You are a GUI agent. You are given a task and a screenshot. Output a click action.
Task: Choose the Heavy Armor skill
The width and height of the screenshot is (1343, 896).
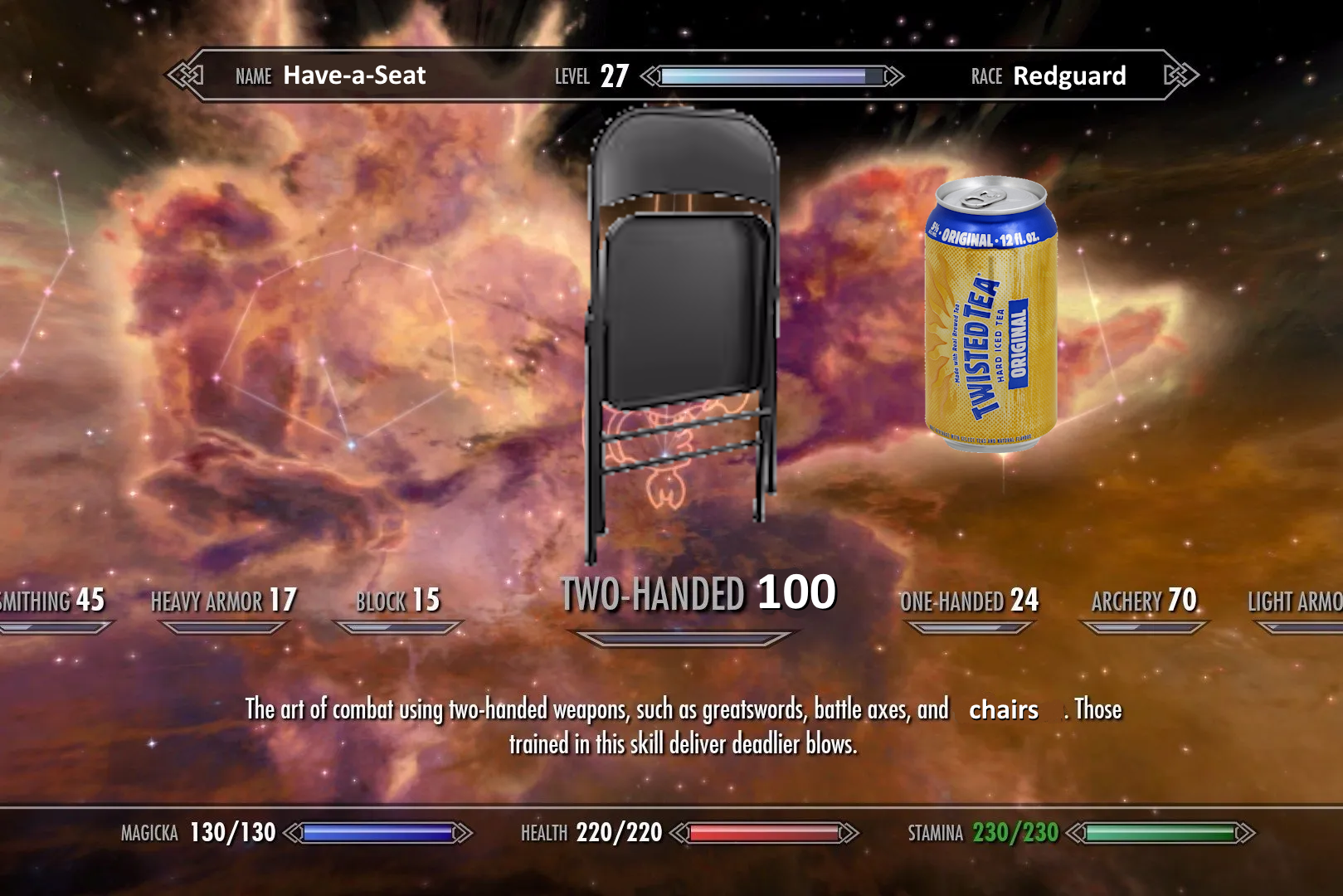pyautogui.click(x=223, y=601)
